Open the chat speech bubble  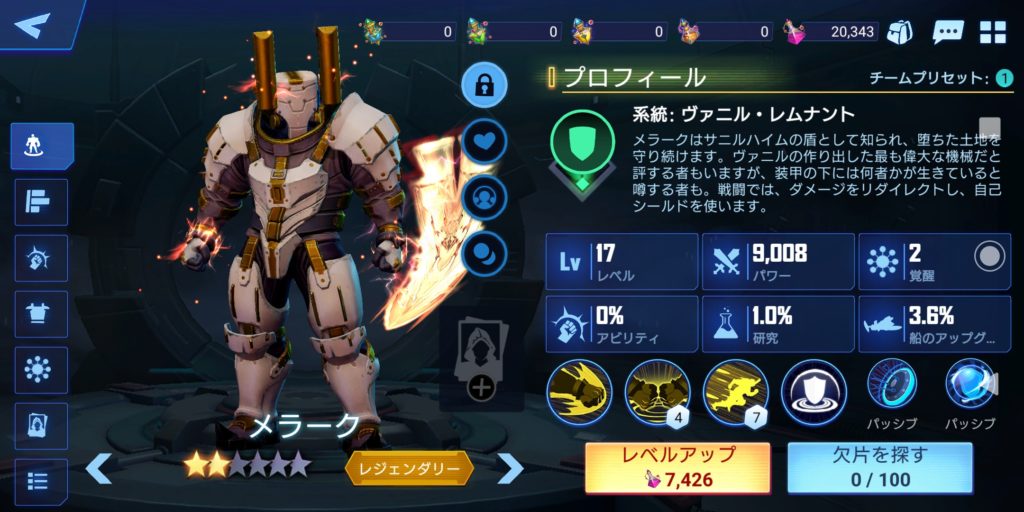pos(947,31)
